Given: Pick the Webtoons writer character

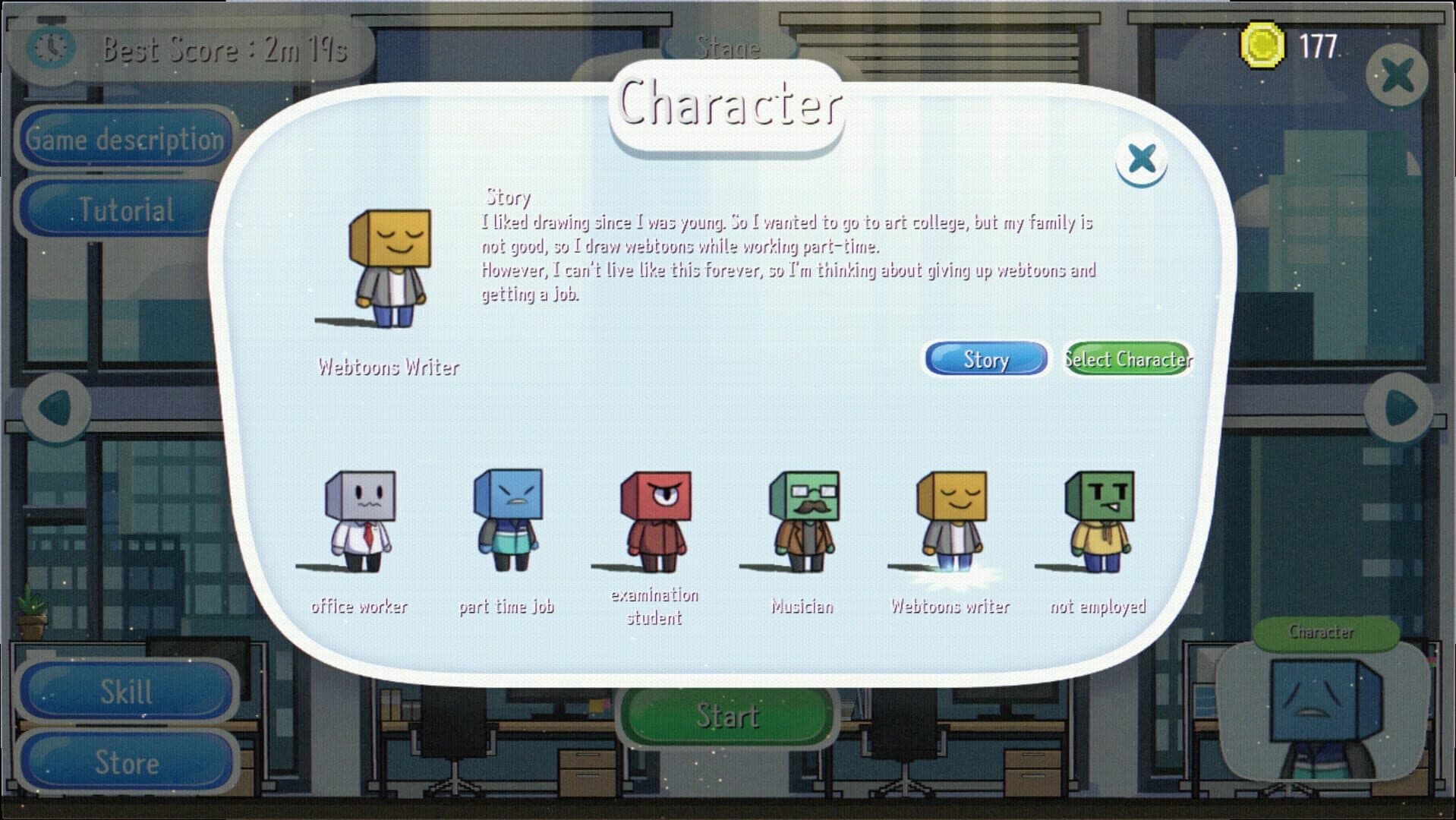Looking at the screenshot, I should [x=949, y=524].
